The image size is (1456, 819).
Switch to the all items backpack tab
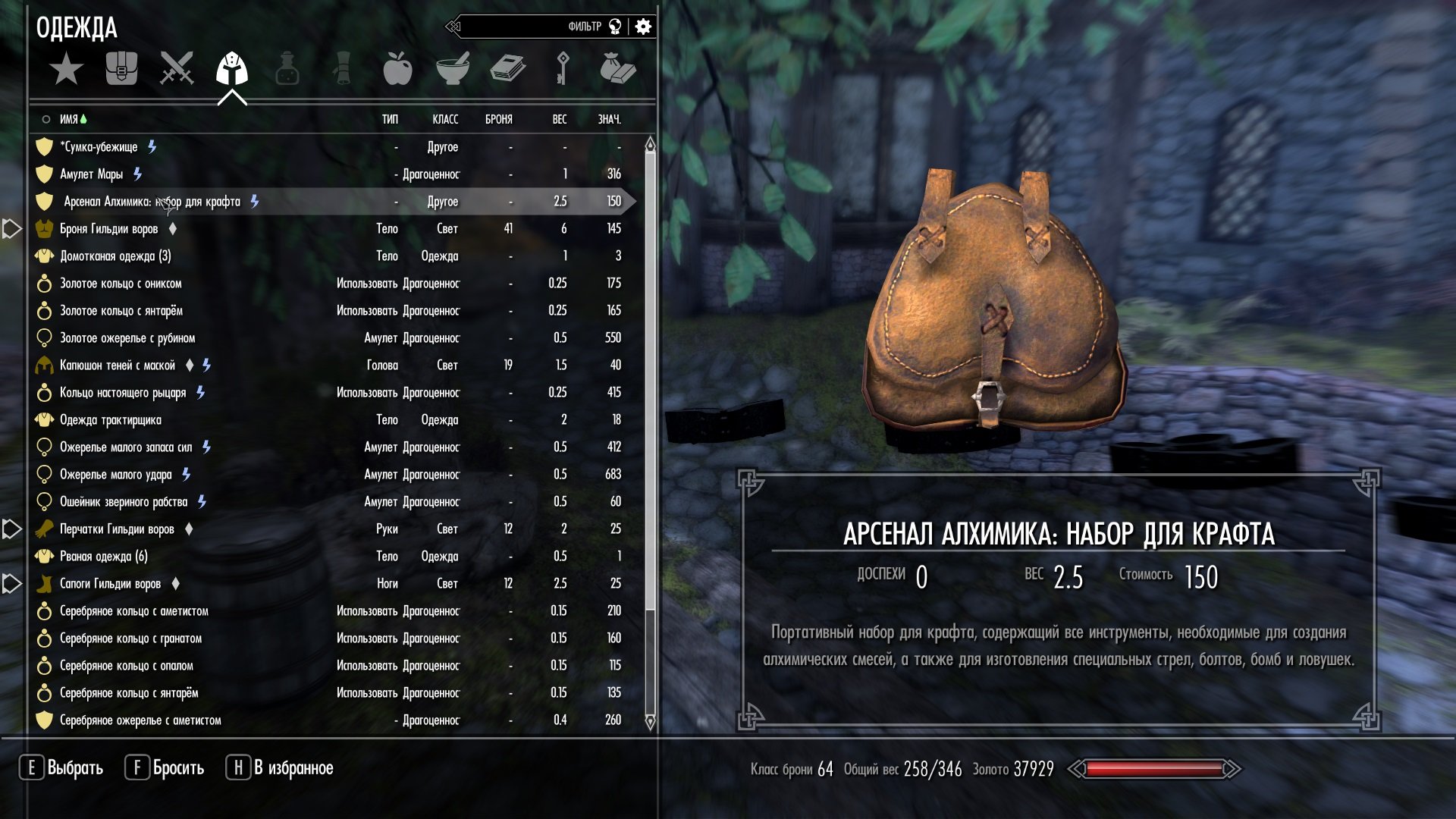click(121, 68)
